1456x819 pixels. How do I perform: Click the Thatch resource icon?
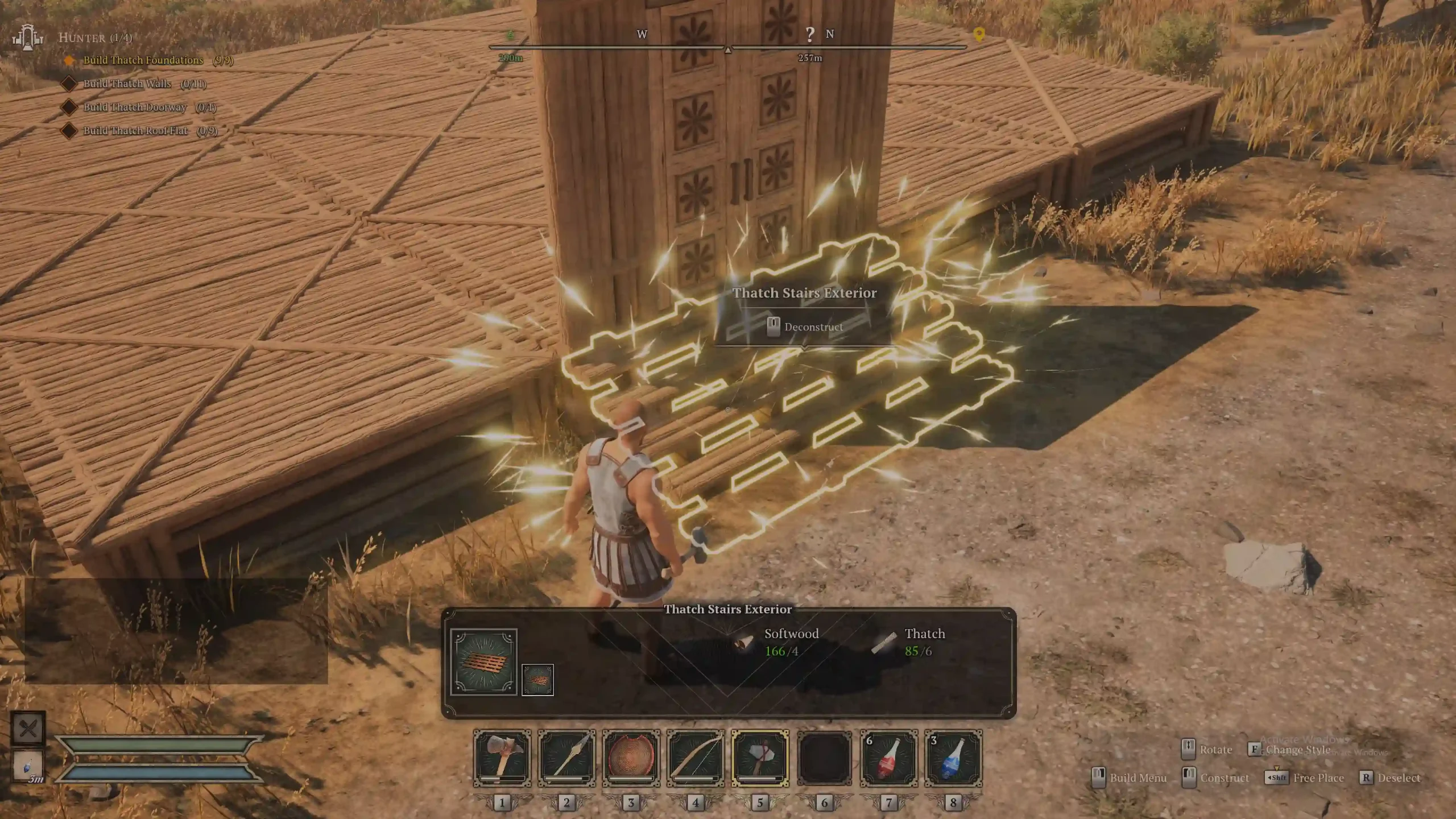(x=884, y=643)
